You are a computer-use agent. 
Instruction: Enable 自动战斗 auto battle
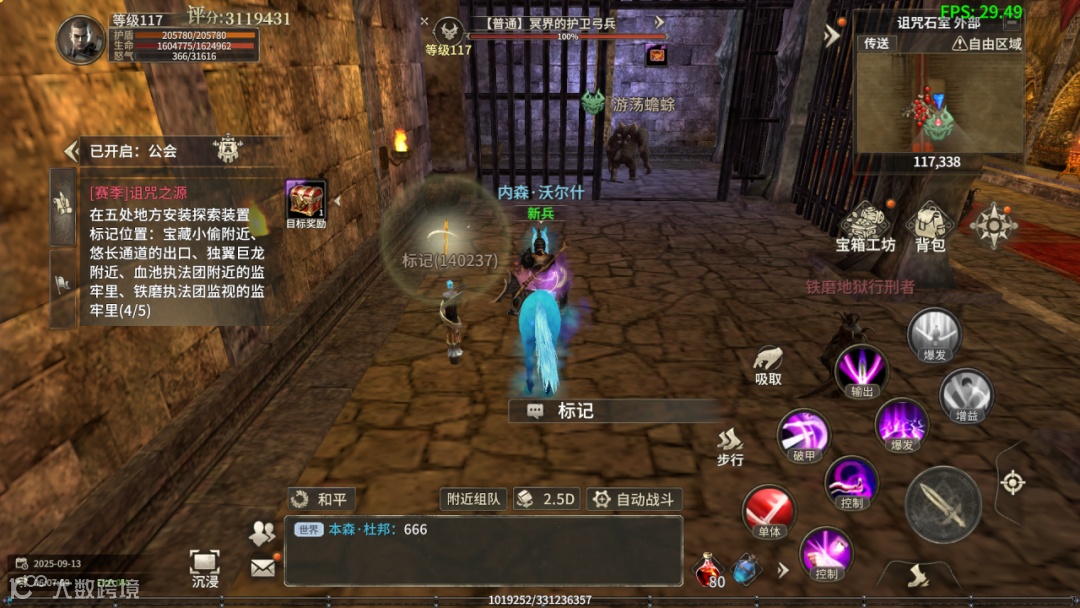pos(633,499)
